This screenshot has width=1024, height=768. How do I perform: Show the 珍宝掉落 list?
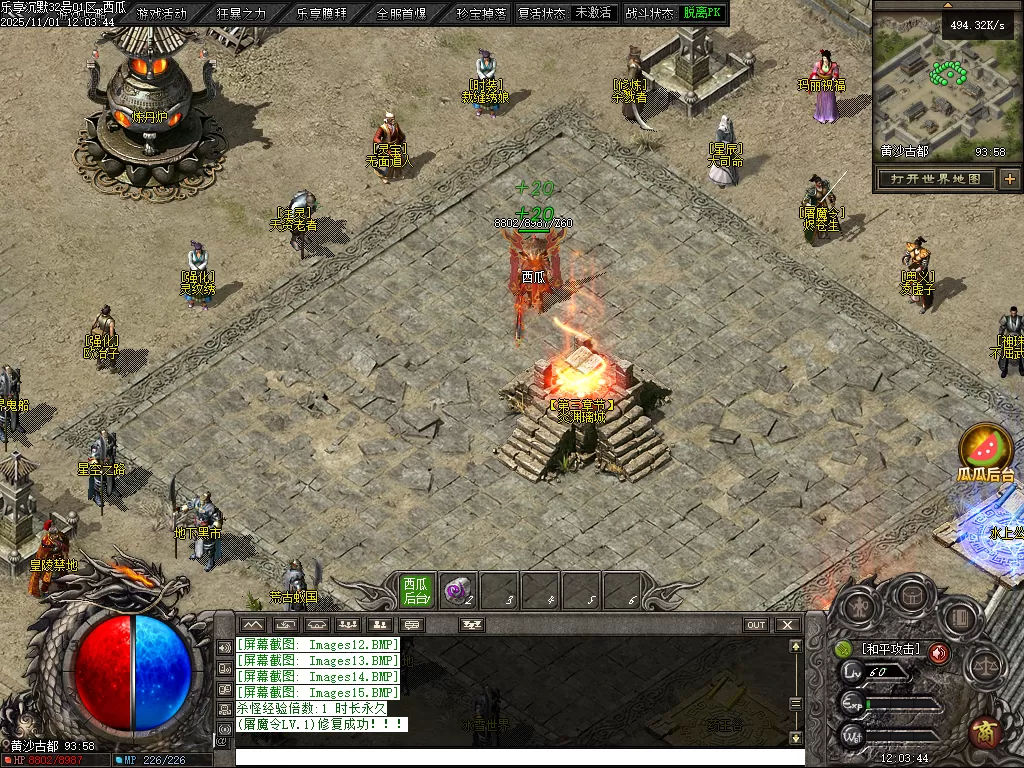coord(480,14)
